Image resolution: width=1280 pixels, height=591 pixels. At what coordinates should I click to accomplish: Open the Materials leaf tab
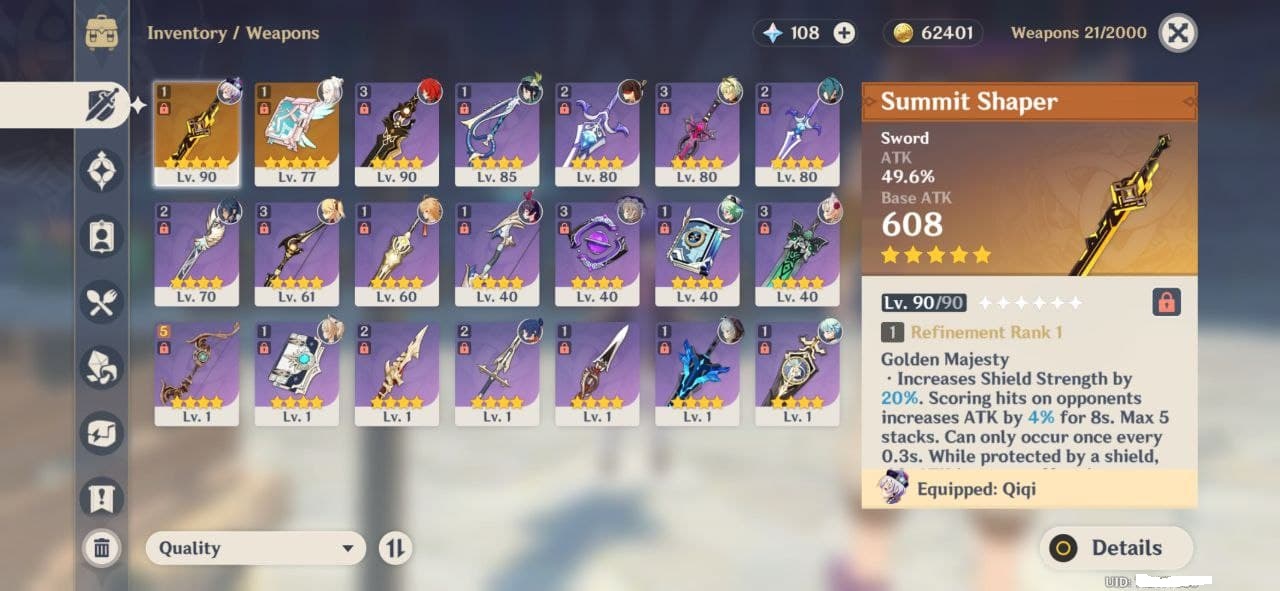pyautogui.click(x=102, y=367)
